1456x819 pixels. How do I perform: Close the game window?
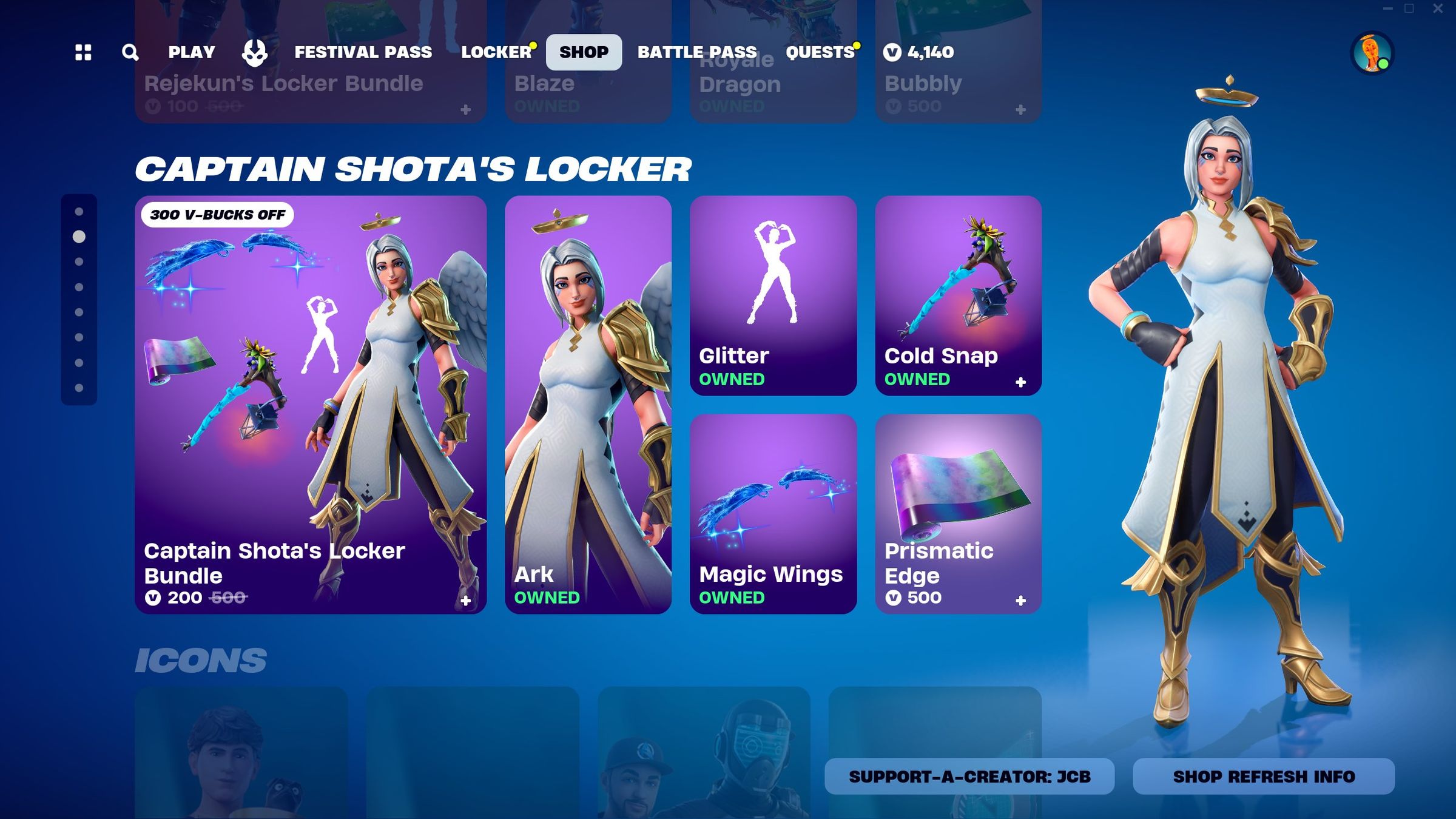point(1438,8)
